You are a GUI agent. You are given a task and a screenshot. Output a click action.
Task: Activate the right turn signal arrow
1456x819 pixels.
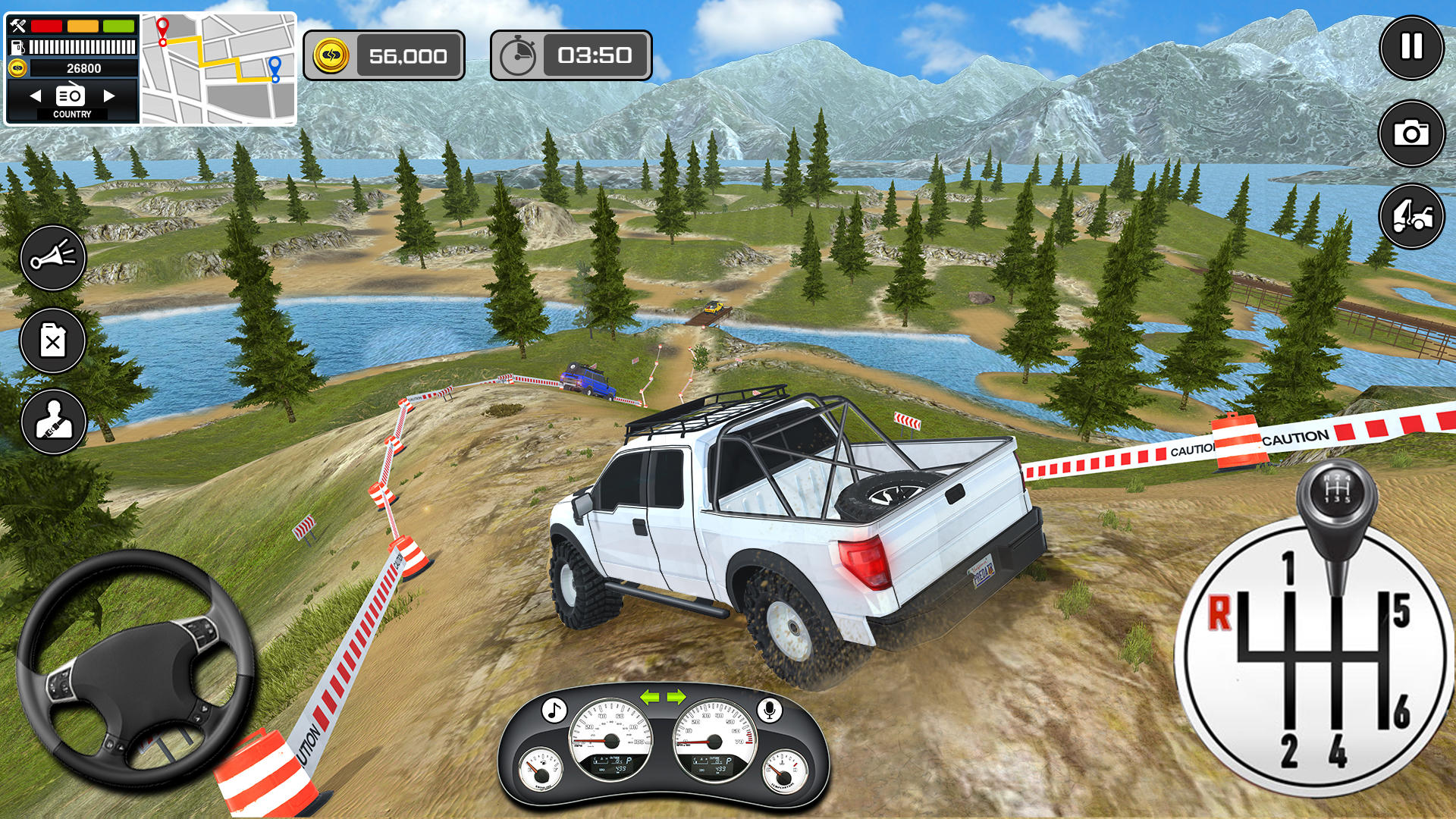click(676, 697)
